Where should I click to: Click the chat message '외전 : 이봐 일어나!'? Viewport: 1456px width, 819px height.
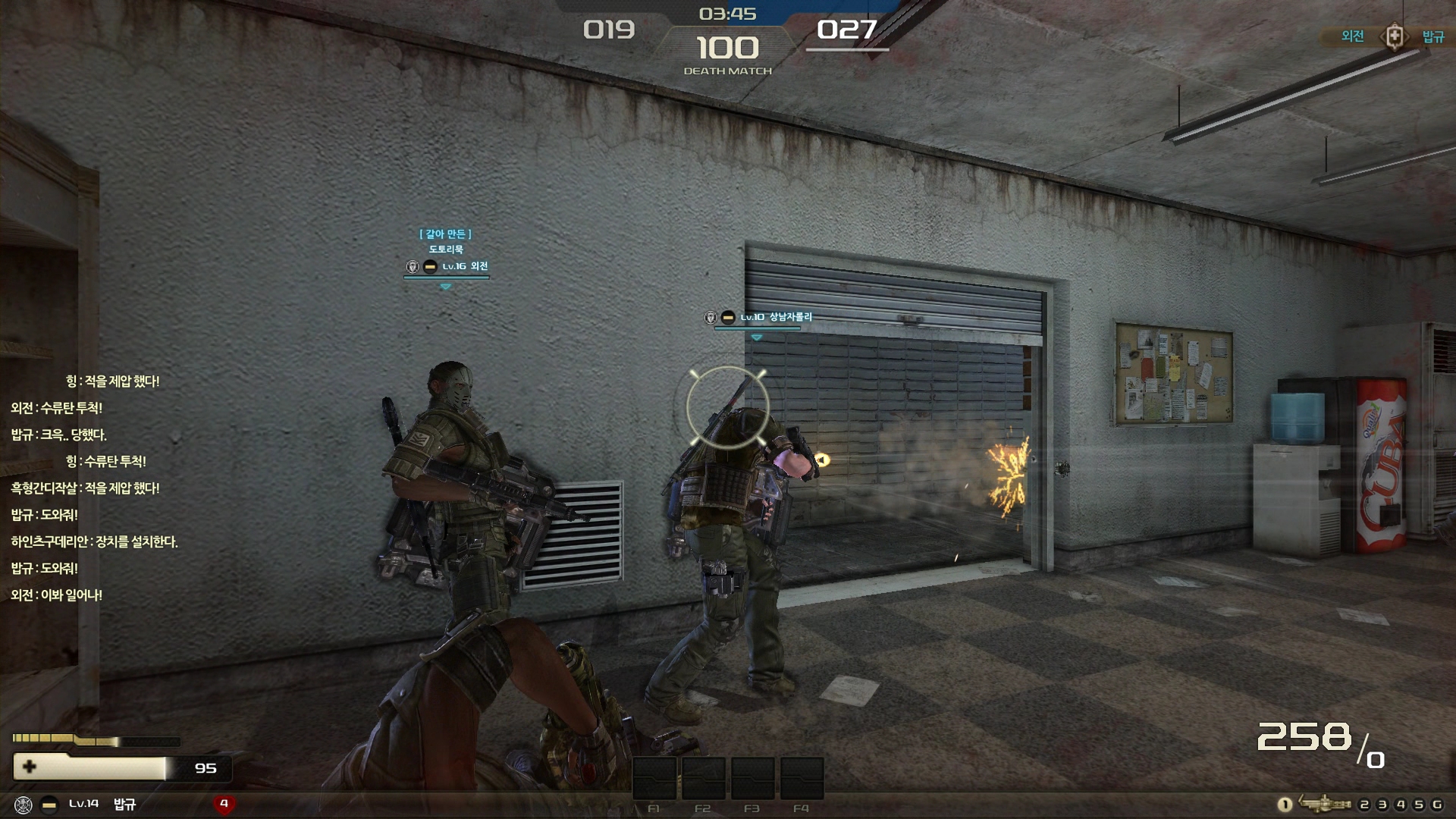57,595
